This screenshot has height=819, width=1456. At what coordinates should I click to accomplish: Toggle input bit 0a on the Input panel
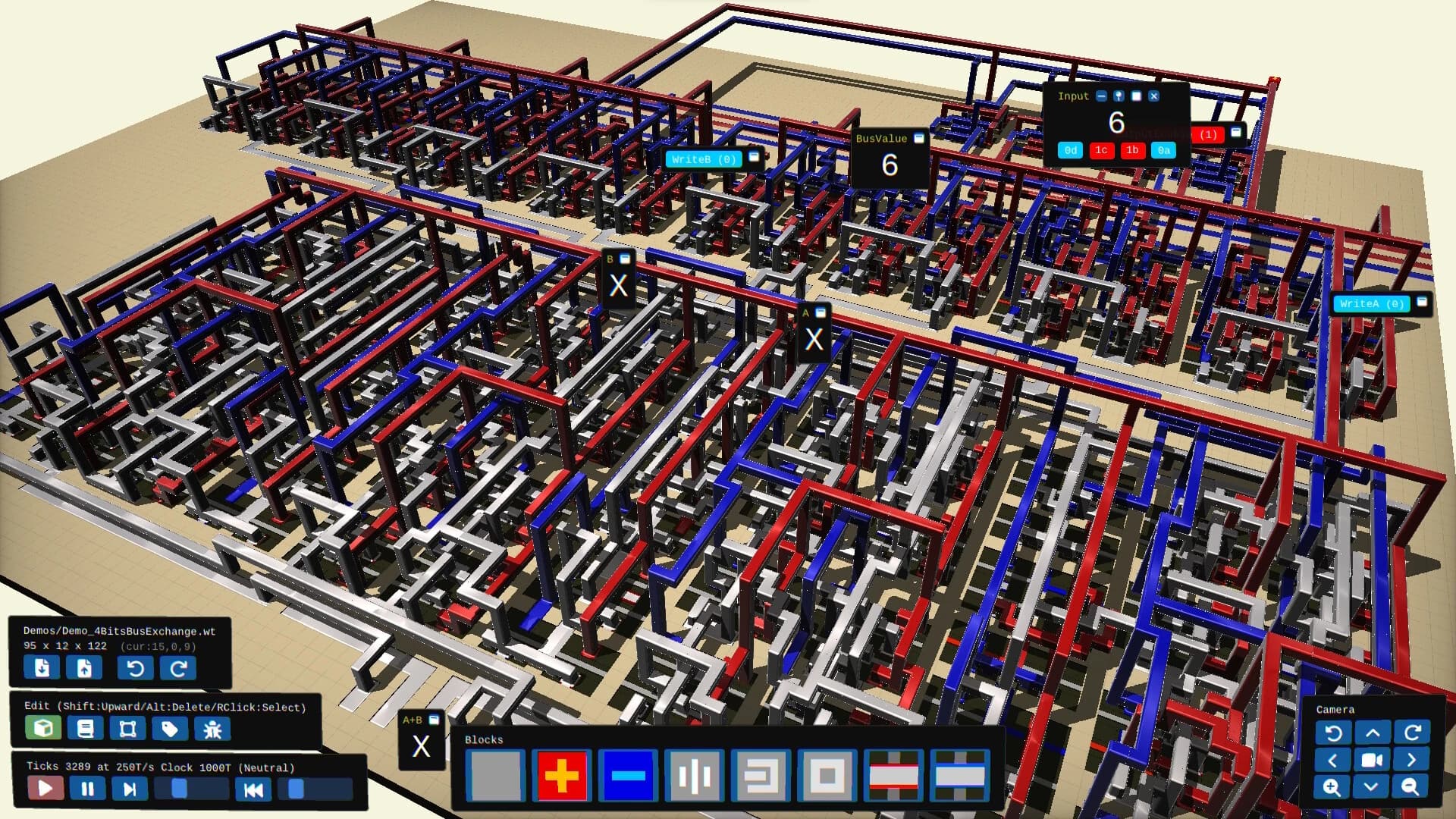1163,150
